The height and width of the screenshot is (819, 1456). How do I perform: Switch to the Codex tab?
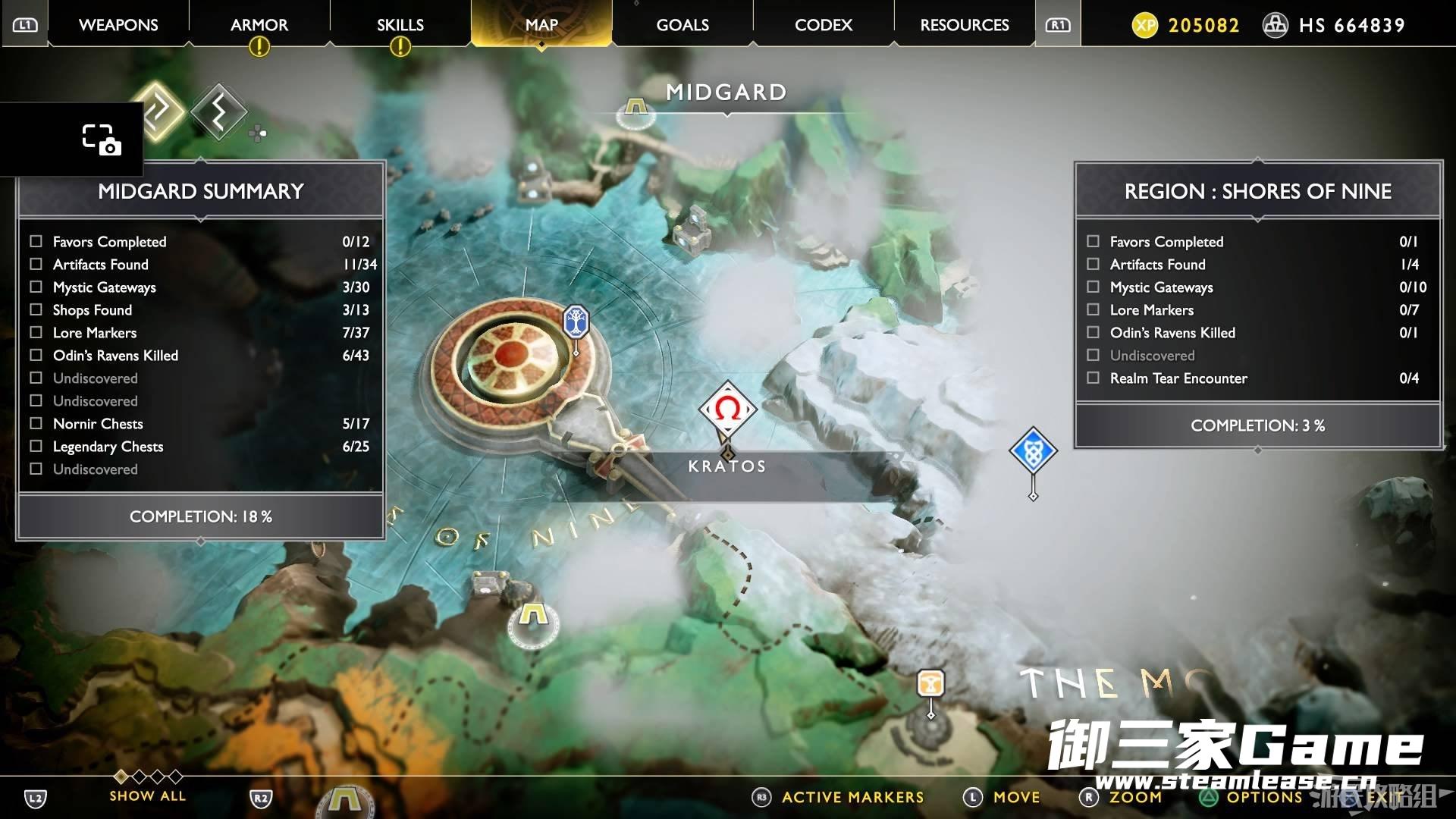point(824,25)
